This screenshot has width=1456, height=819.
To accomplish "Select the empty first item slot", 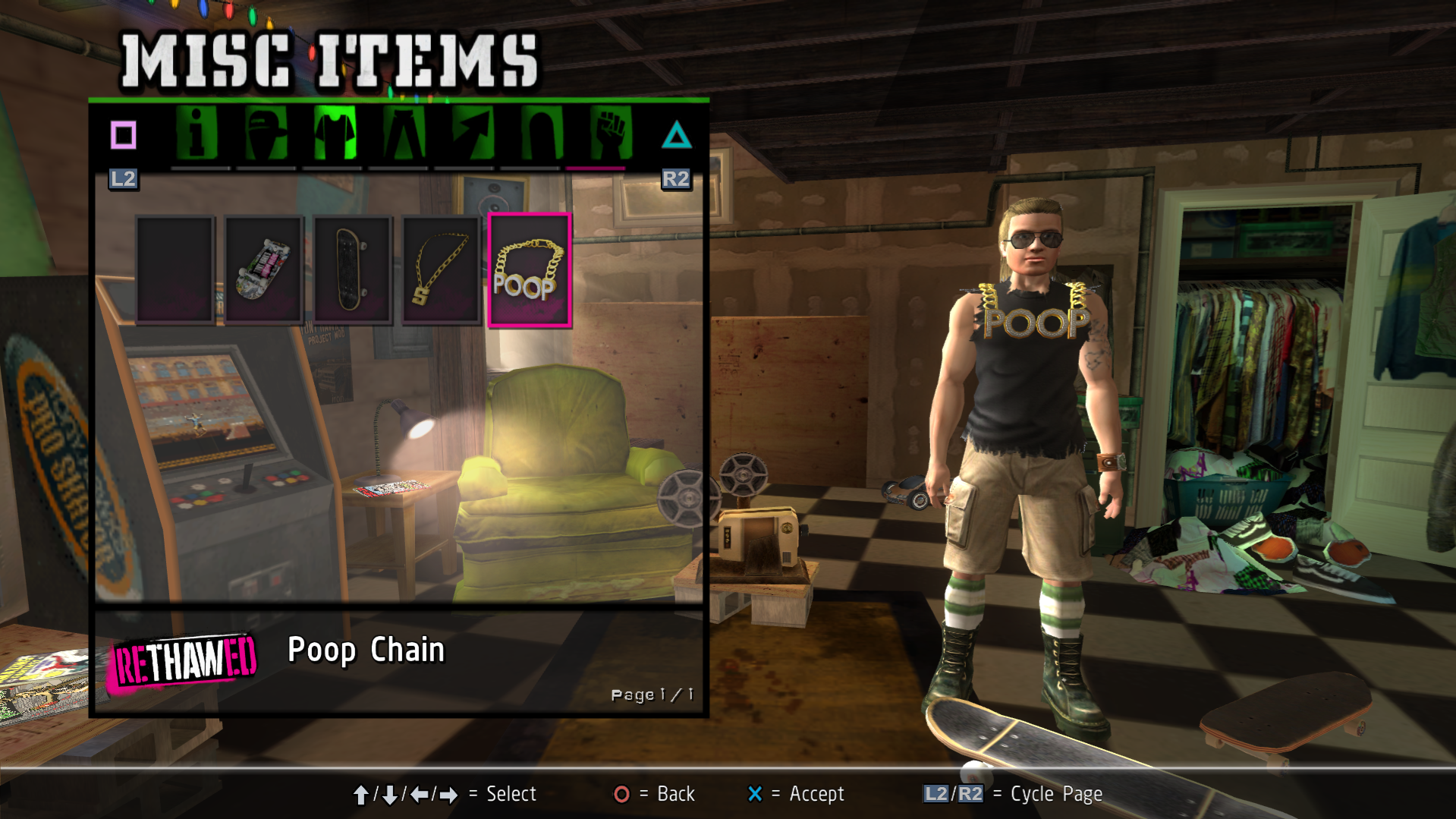I will pyautogui.click(x=175, y=270).
